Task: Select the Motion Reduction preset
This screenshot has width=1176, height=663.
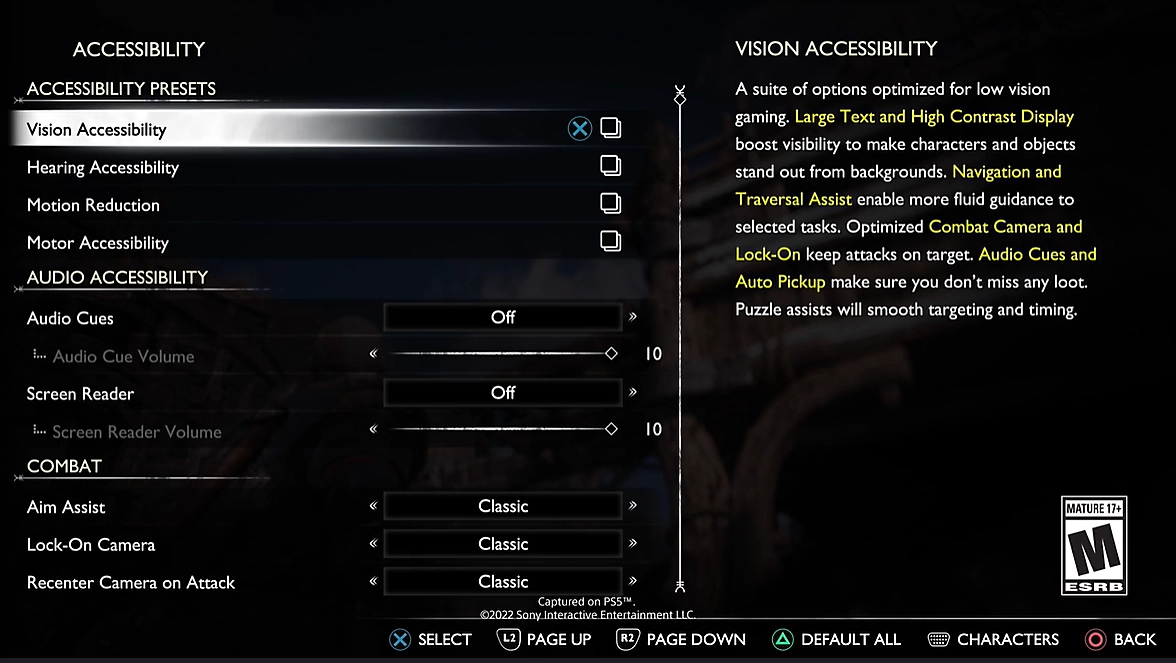Action: pos(93,205)
